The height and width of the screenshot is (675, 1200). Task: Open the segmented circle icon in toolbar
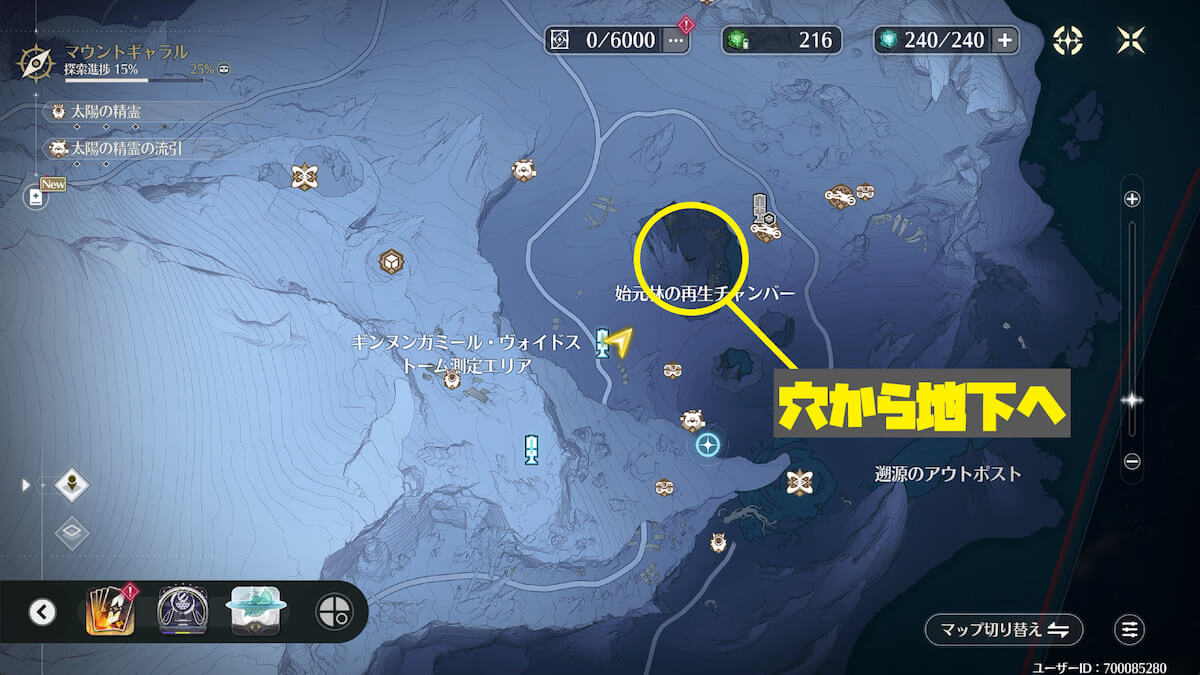click(x=332, y=611)
